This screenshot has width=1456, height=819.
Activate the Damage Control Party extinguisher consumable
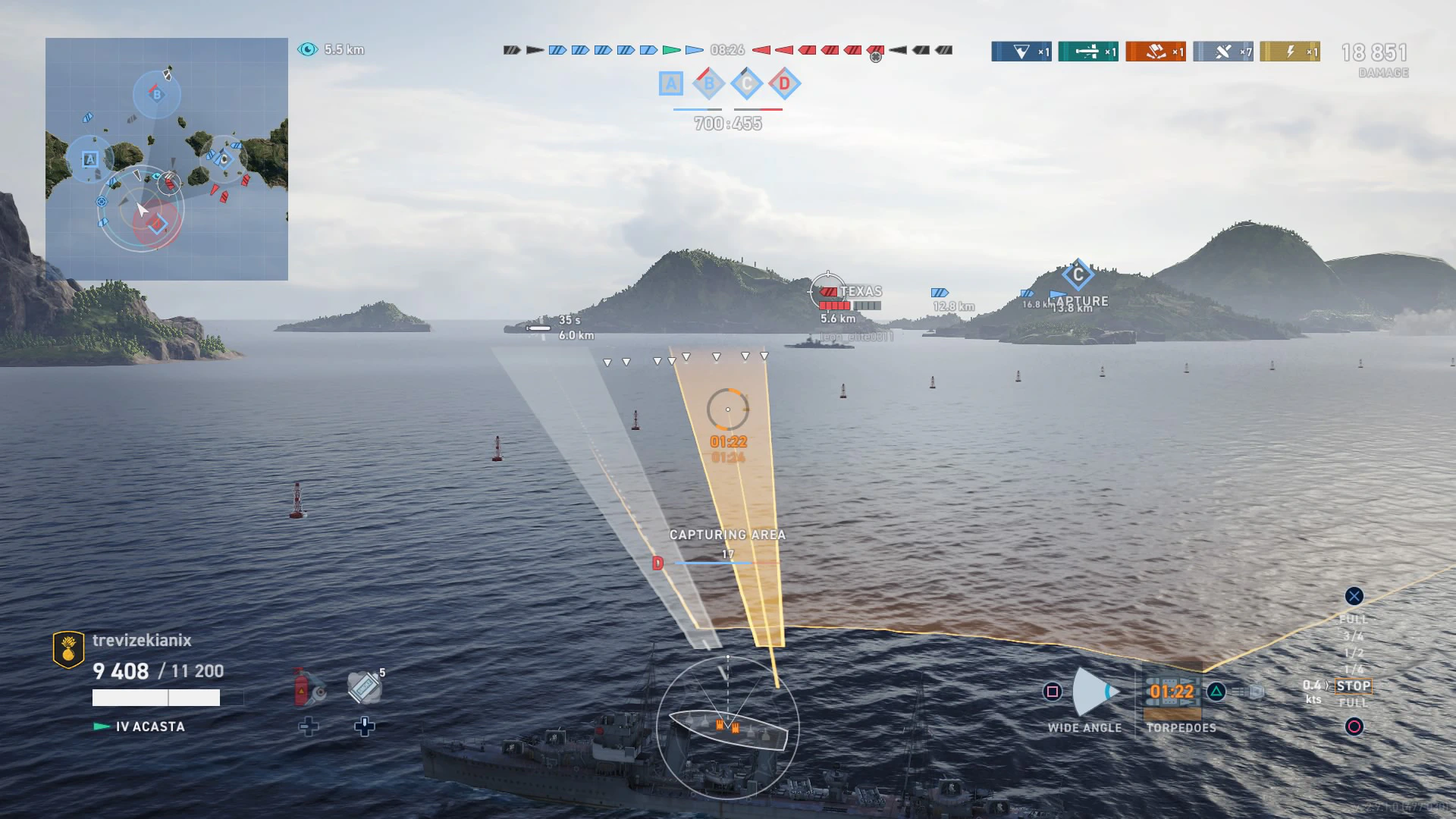click(x=309, y=687)
